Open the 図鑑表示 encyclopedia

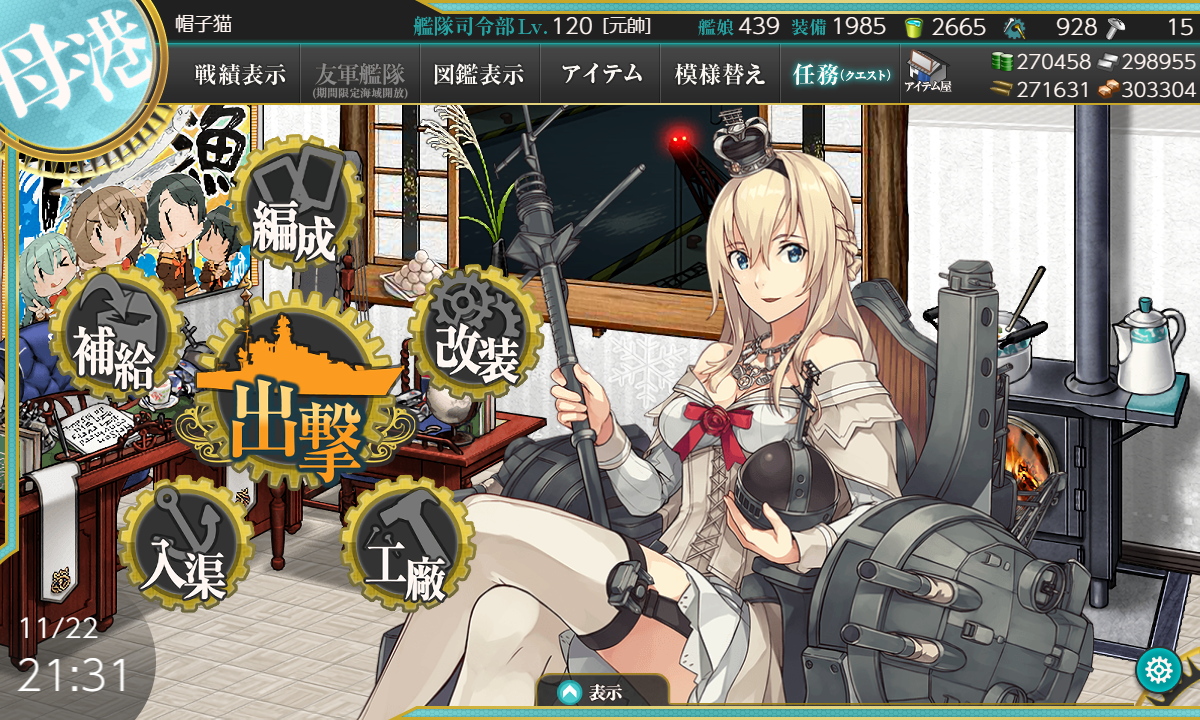tap(479, 75)
